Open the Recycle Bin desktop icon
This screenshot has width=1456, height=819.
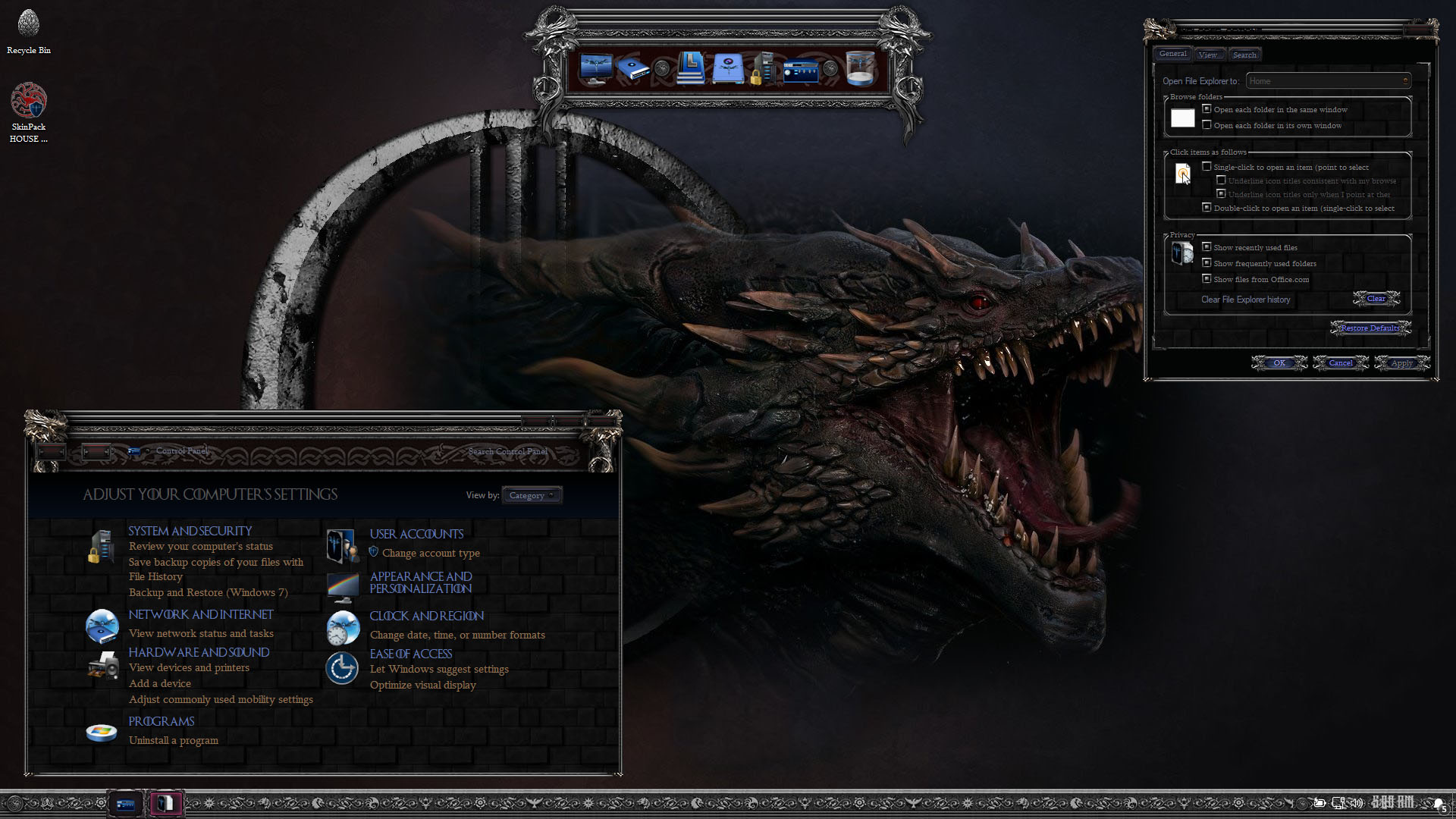pyautogui.click(x=29, y=32)
